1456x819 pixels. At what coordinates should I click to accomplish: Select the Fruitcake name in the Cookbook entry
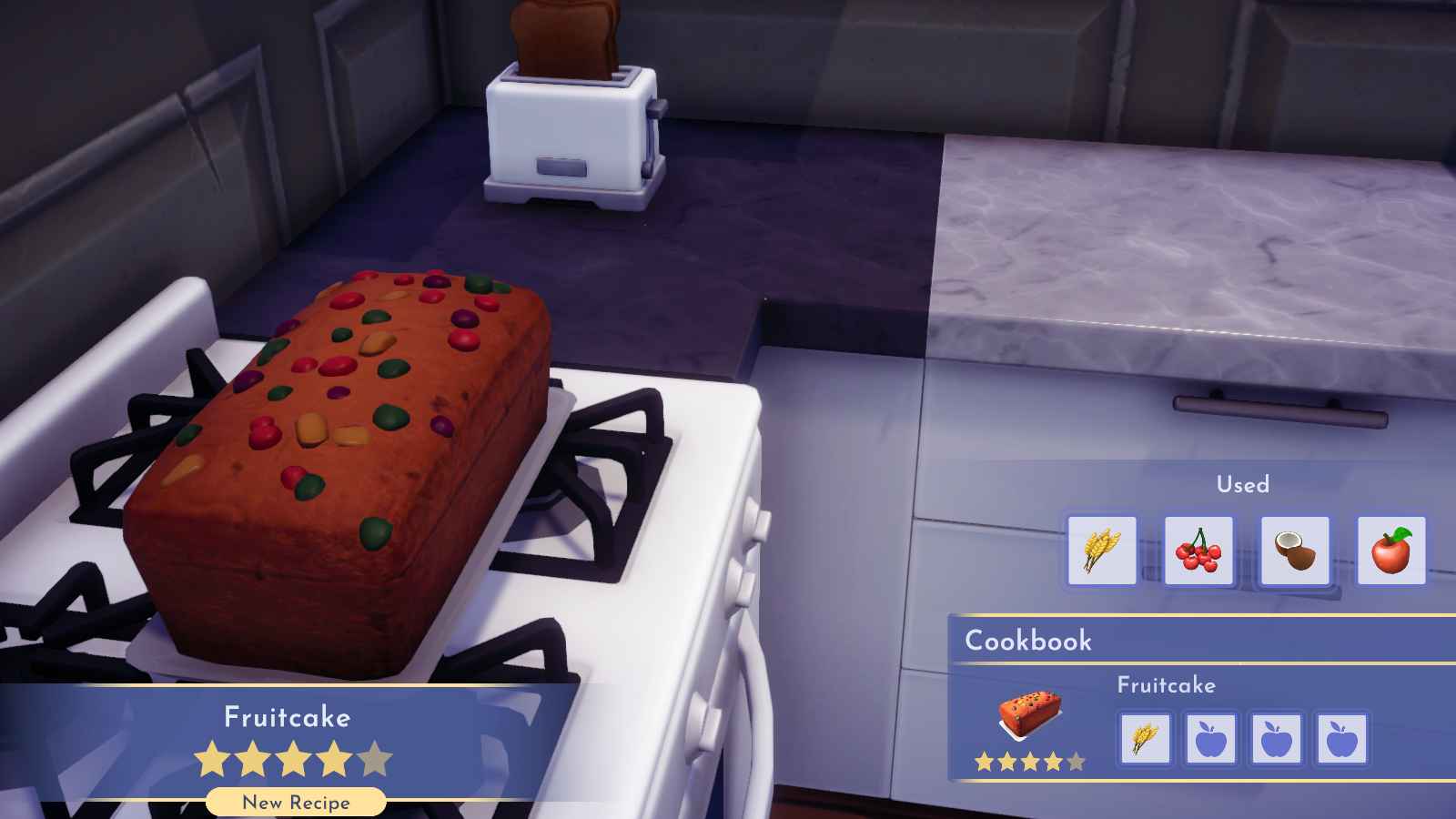click(x=1168, y=685)
